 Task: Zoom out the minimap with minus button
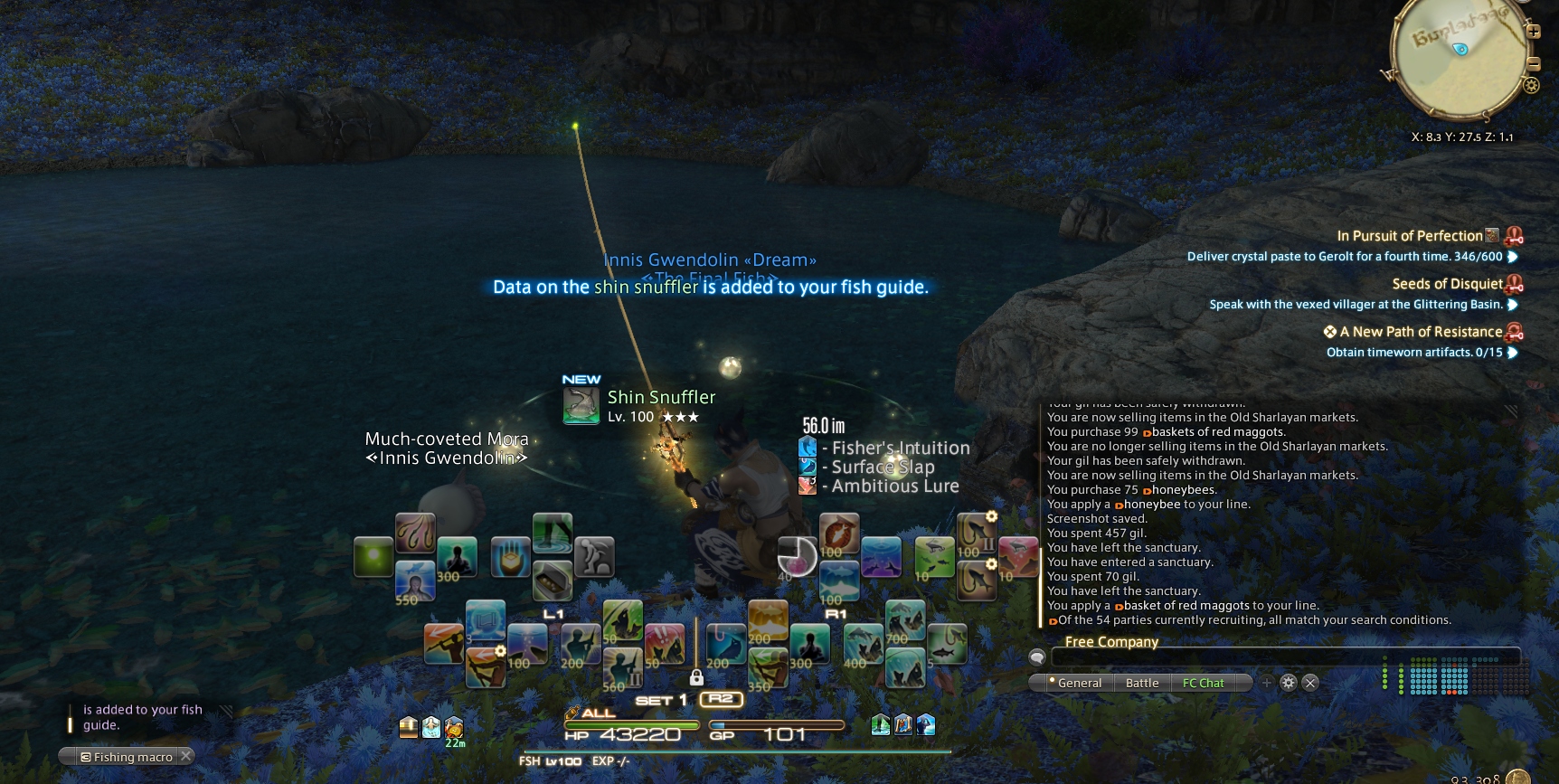pos(1534,63)
